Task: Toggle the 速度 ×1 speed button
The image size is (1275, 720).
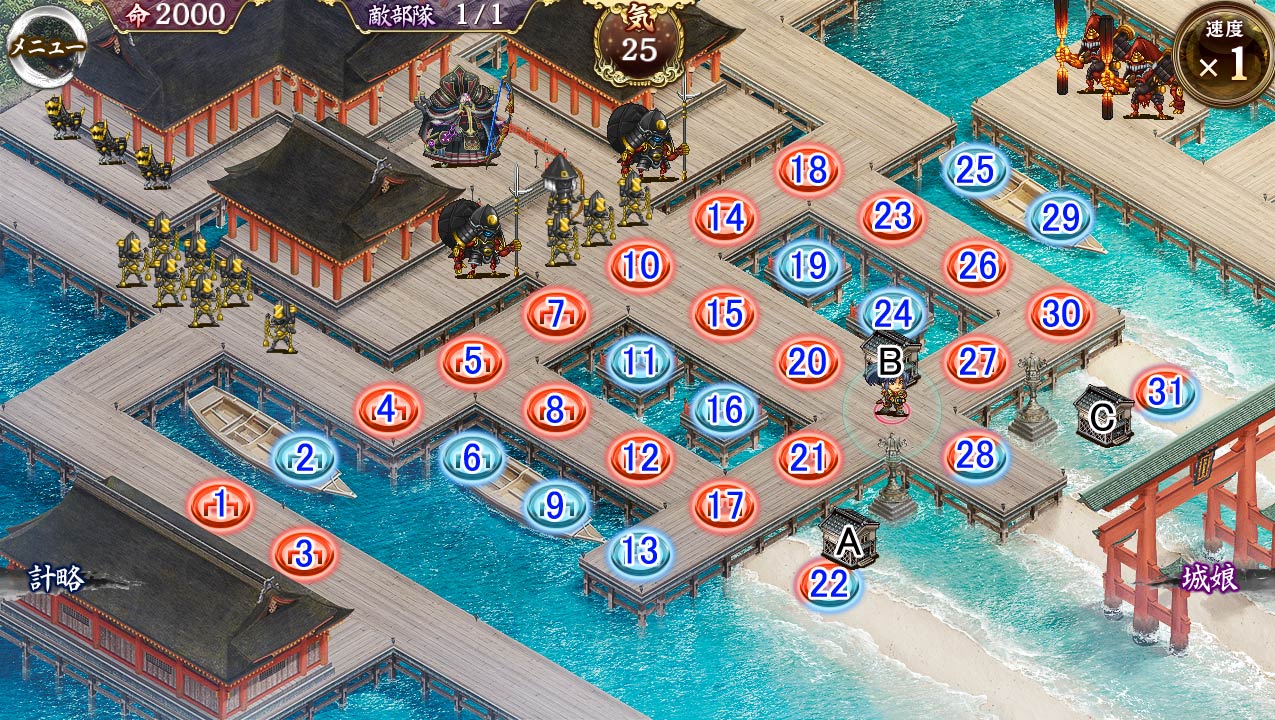Action: pos(1224,55)
